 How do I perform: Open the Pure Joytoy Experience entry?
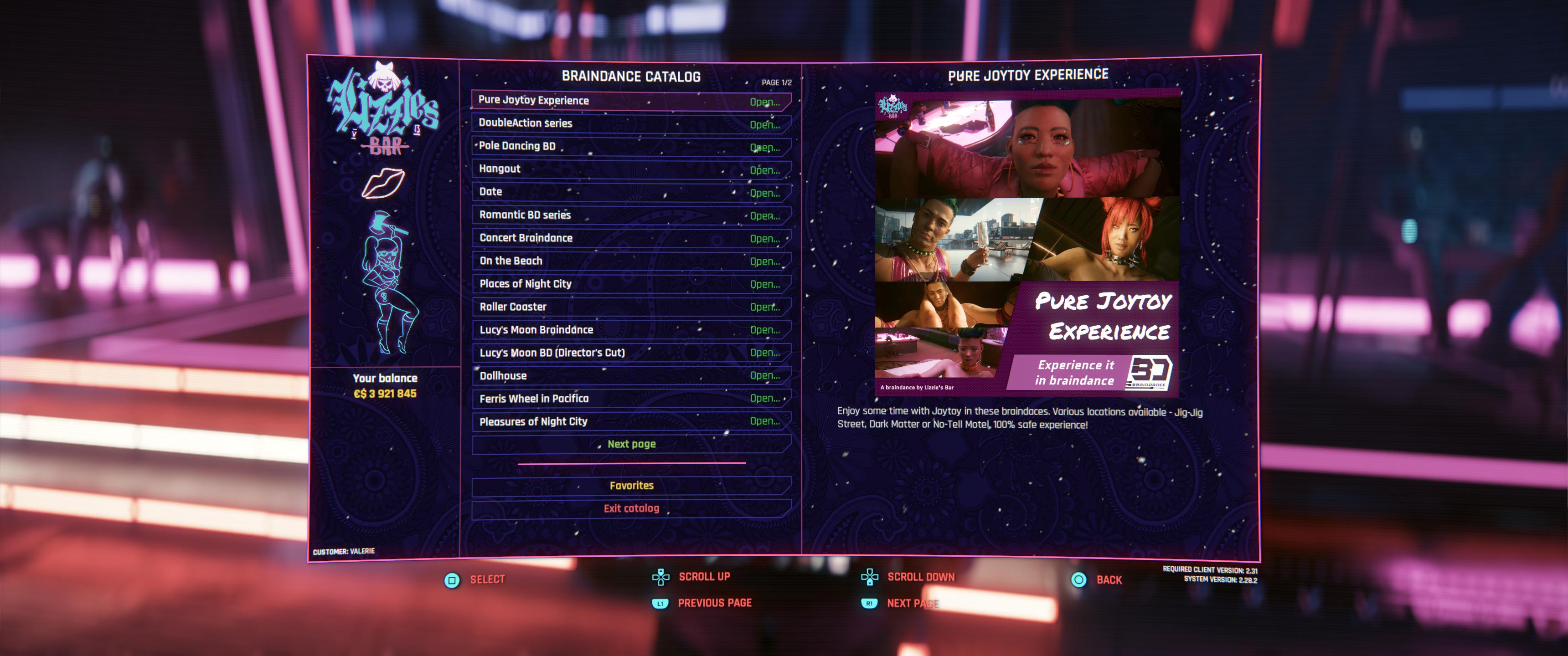pyautogui.click(x=630, y=100)
